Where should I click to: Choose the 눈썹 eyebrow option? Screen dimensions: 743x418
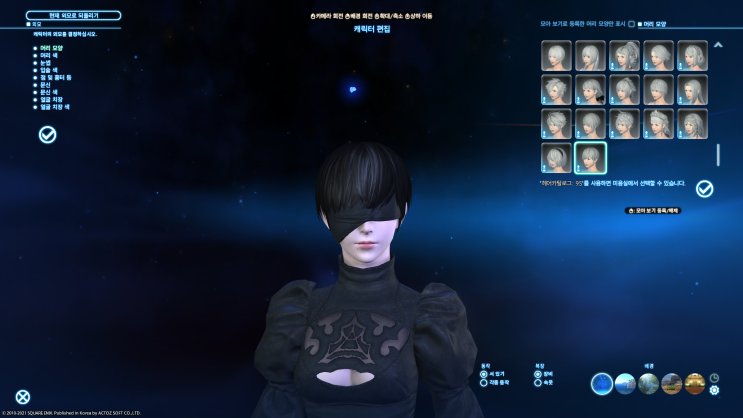[43, 61]
